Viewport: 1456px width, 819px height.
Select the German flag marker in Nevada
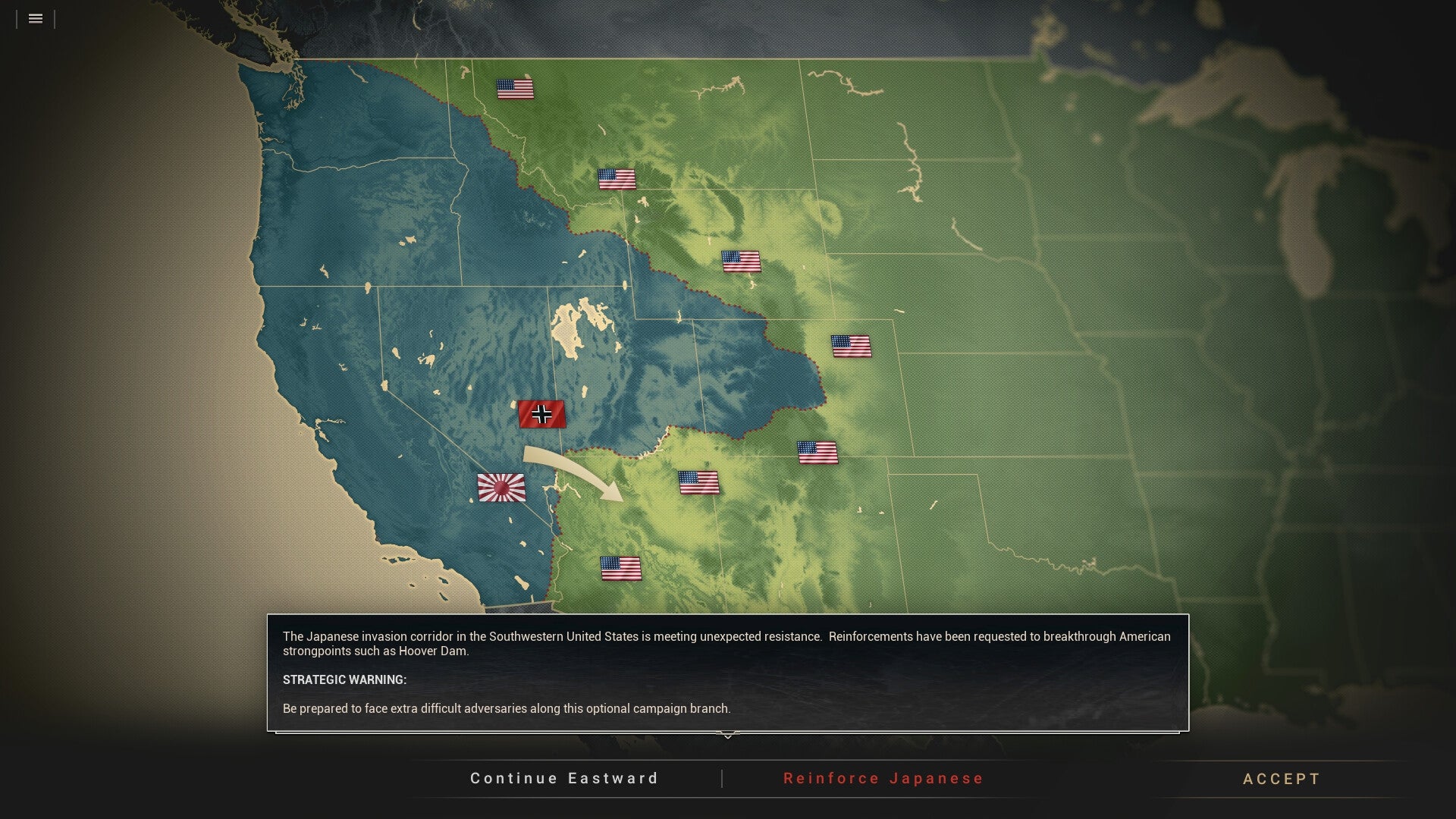(x=541, y=416)
